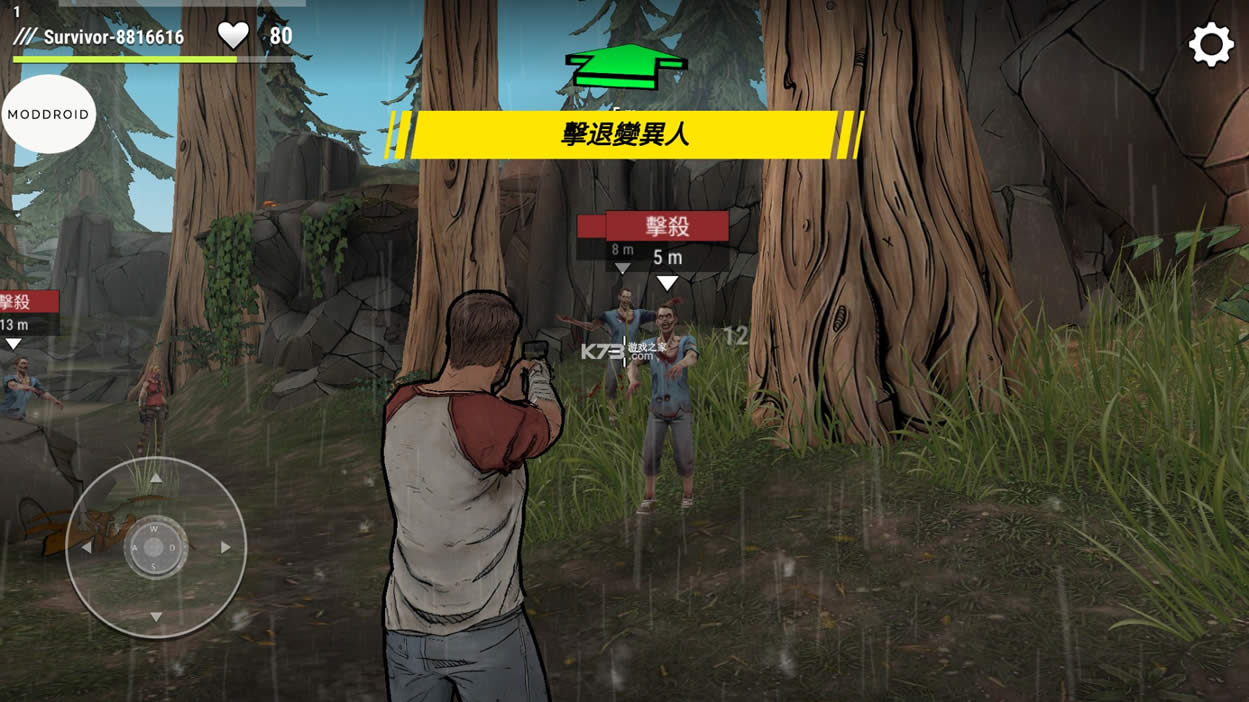Tap the virtual joystick up arrow
Screen dimensions: 1249x702
(156, 479)
